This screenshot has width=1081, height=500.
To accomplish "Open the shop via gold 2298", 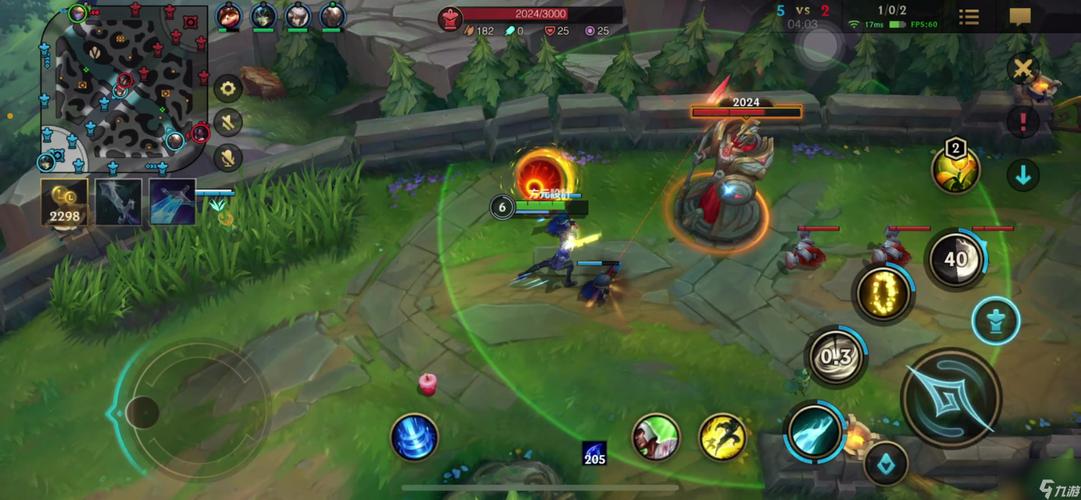I will pos(64,202).
